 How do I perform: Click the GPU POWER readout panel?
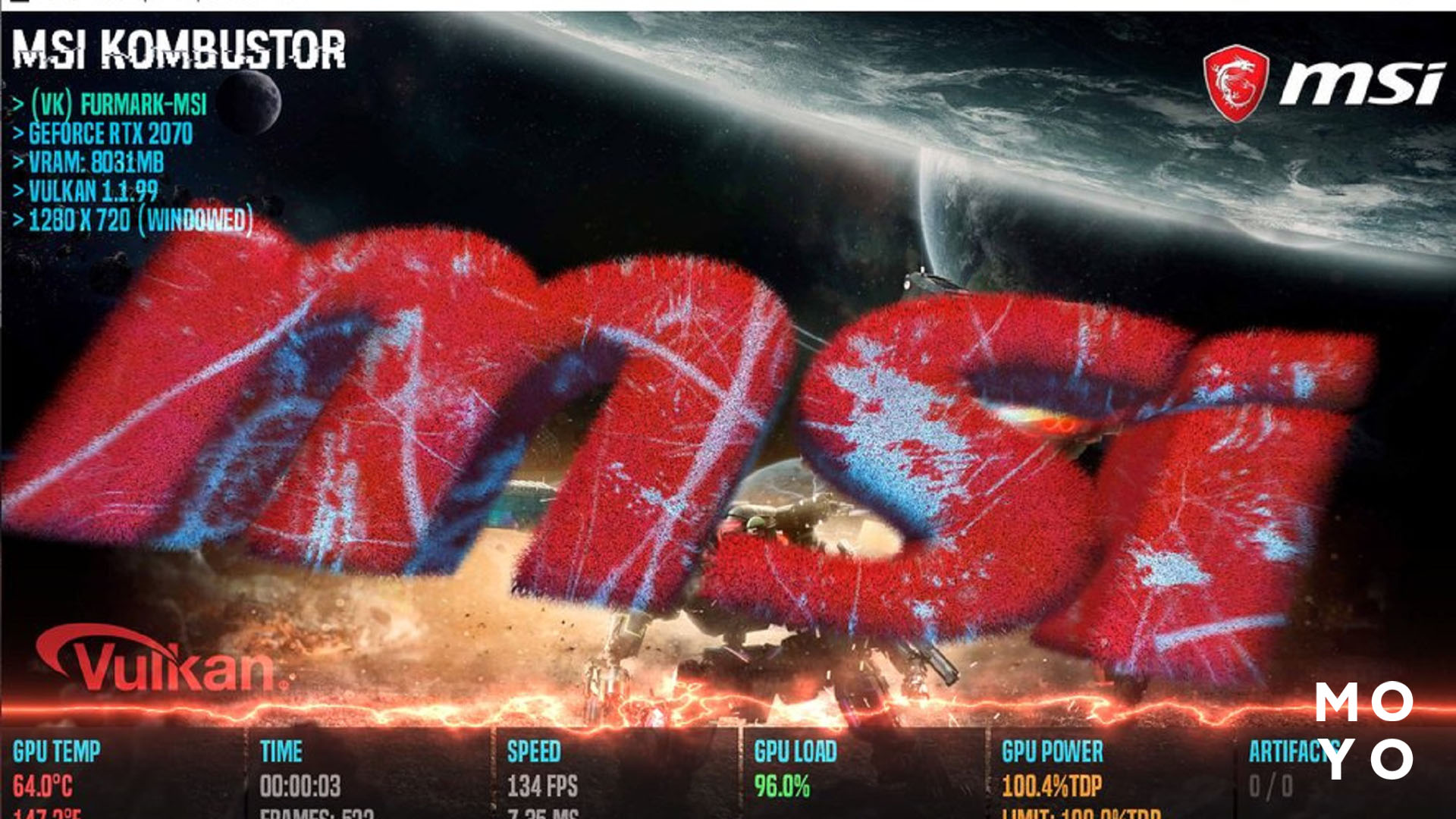tap(1053, 753)
